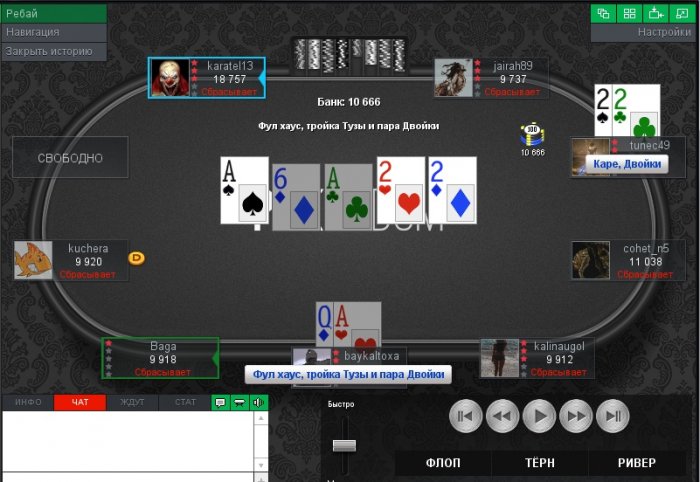Toggle the sound speaker icon
Screen dimensions: 700x482
258,402
